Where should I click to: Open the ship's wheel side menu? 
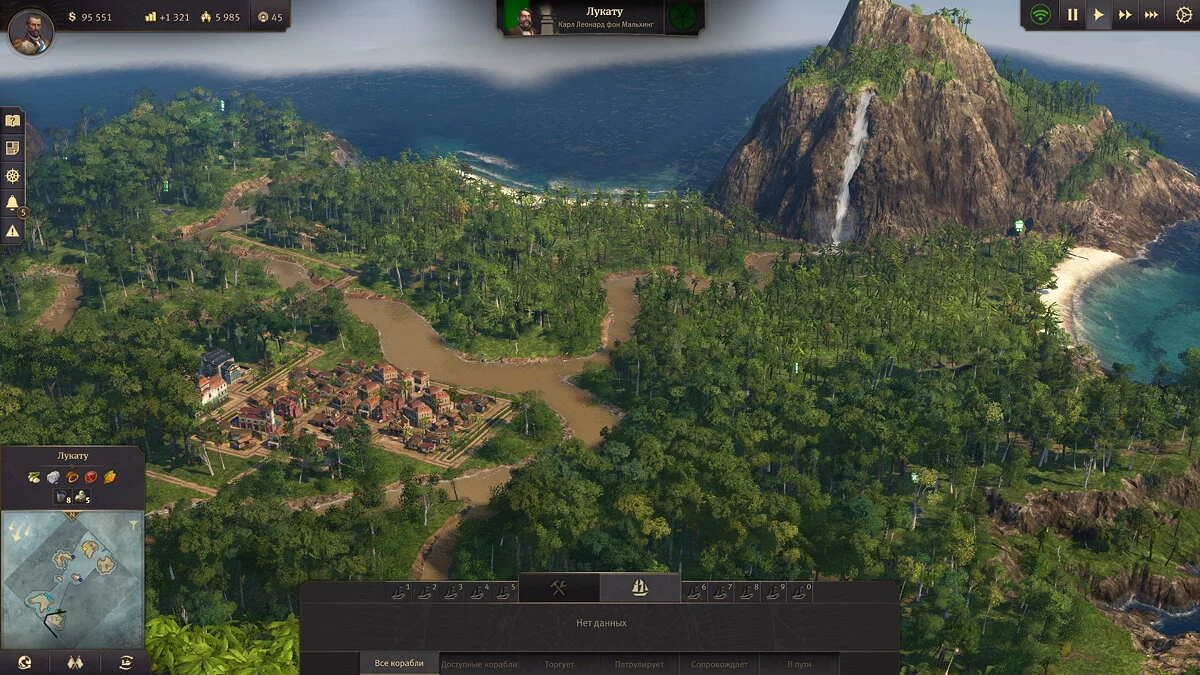12,176
